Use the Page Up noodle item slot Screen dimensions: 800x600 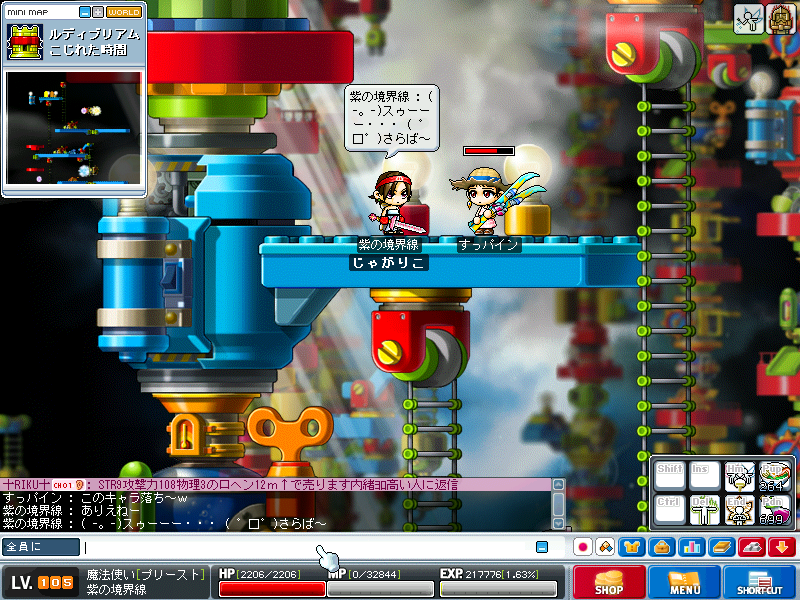click(773, 477)
